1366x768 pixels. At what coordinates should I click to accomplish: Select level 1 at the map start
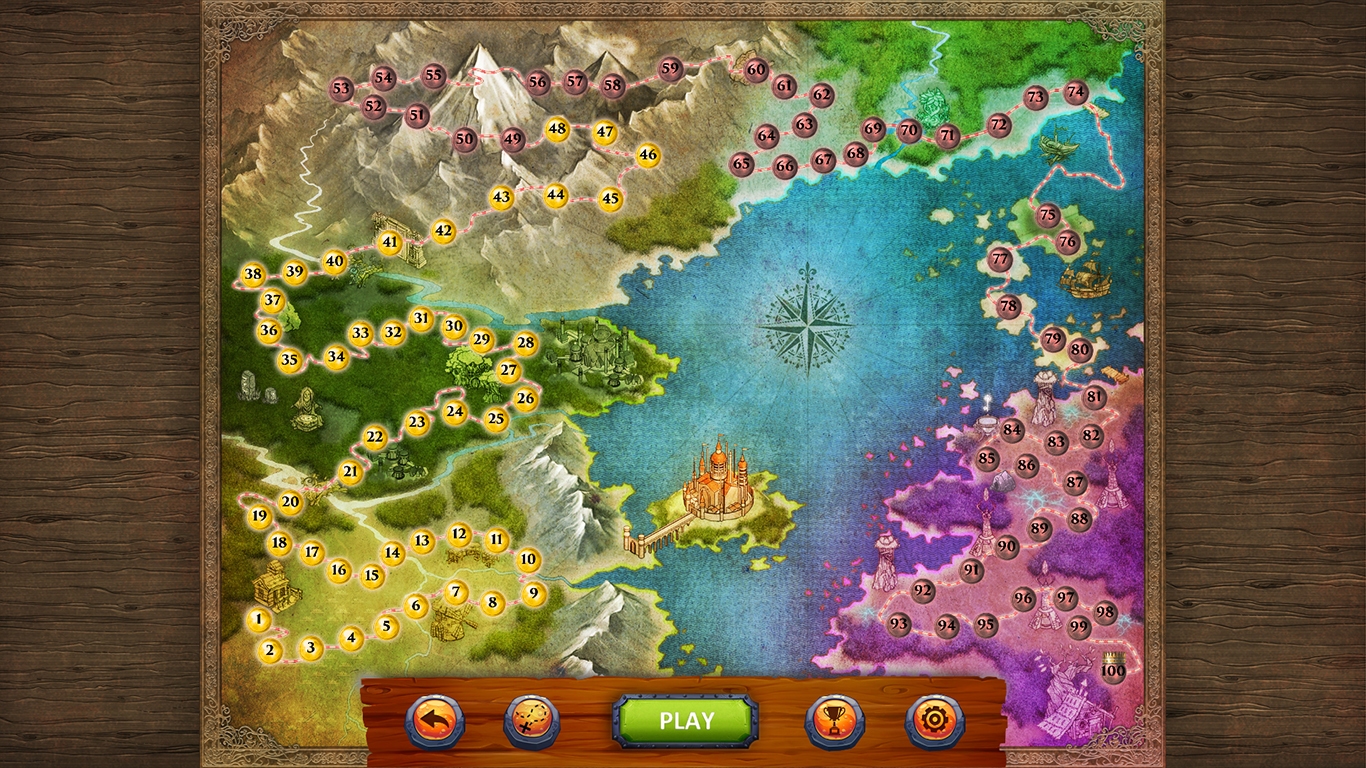(x=260, y=620)
